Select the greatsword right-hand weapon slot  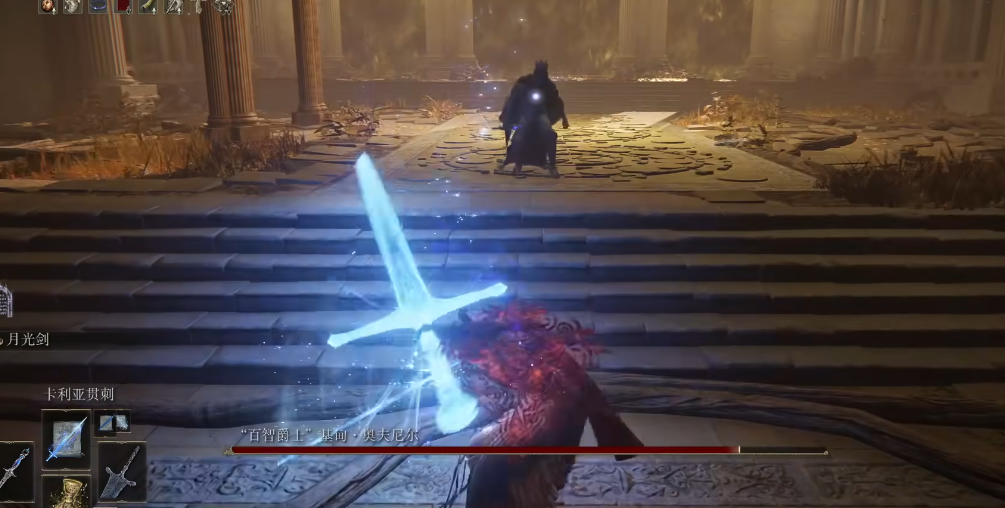(122, 470)
